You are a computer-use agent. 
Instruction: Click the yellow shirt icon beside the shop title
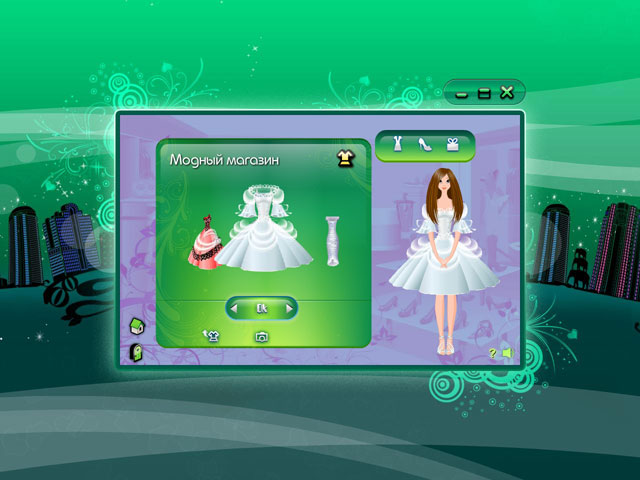(344, 158)
